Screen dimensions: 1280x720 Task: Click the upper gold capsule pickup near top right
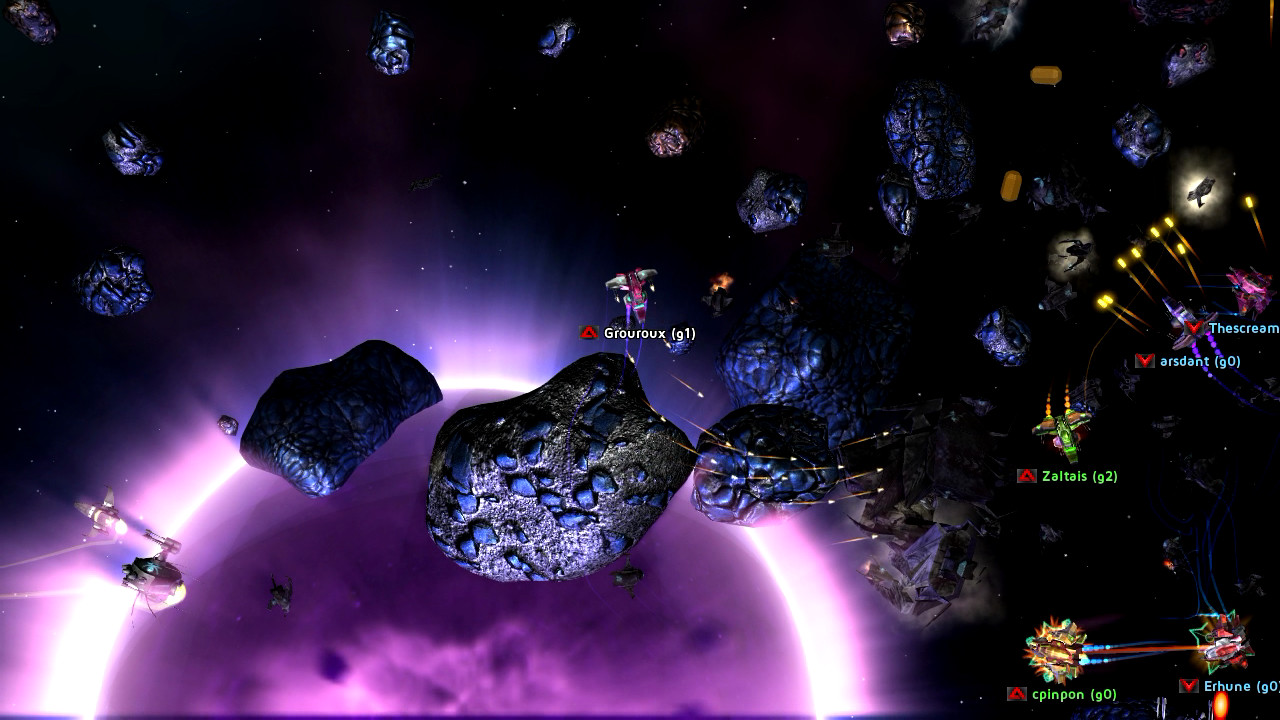1044,74
